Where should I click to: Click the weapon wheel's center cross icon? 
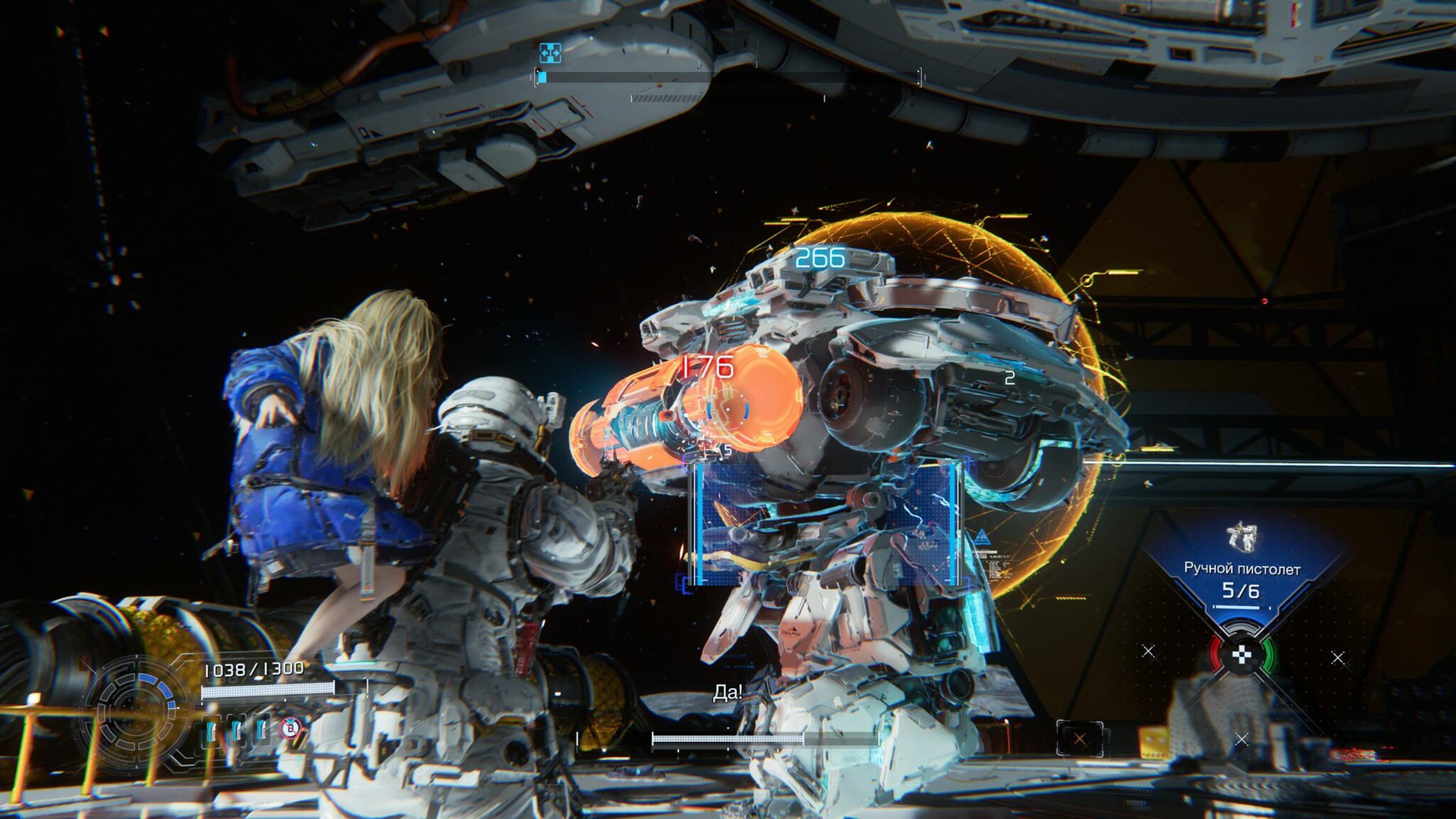pos(1241,656)
